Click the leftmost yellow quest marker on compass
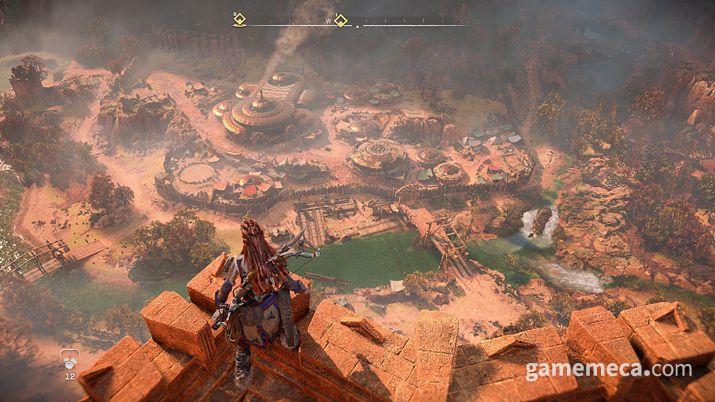715x402 pixels. 238,18
